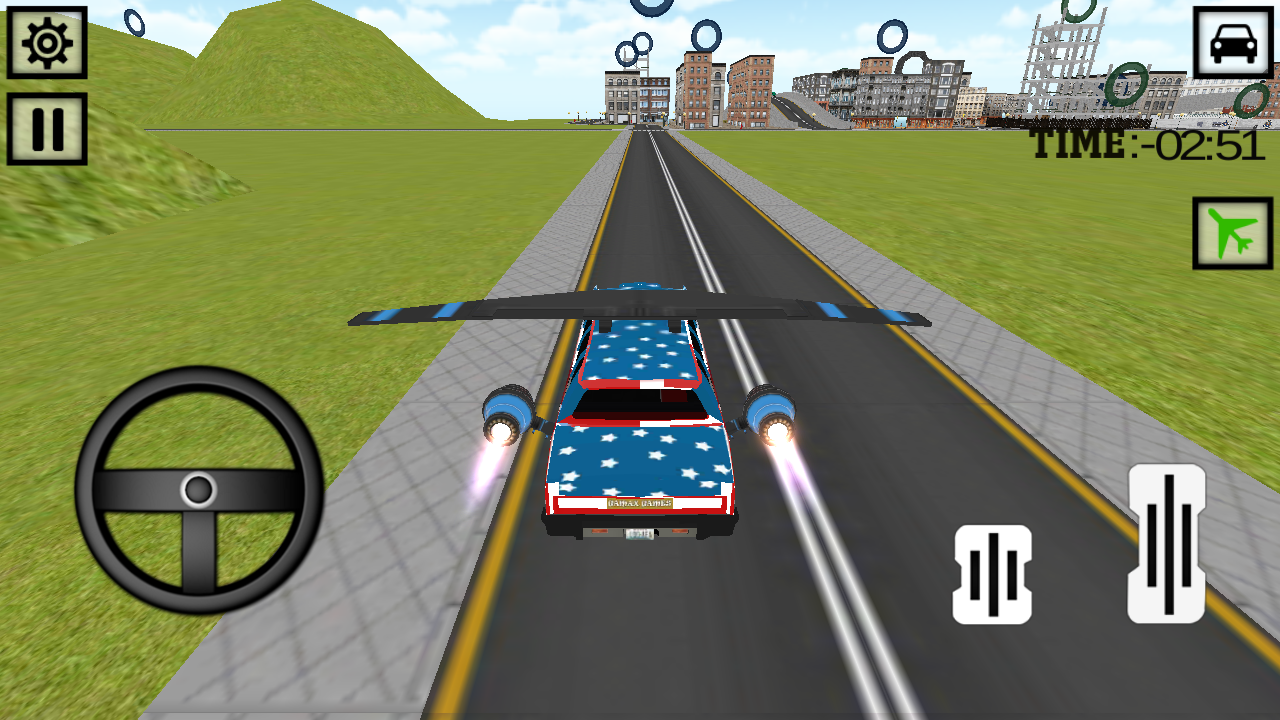The width and height of the screenshot is (1280, 720).
Task: Pause the game
Action: 47,129
